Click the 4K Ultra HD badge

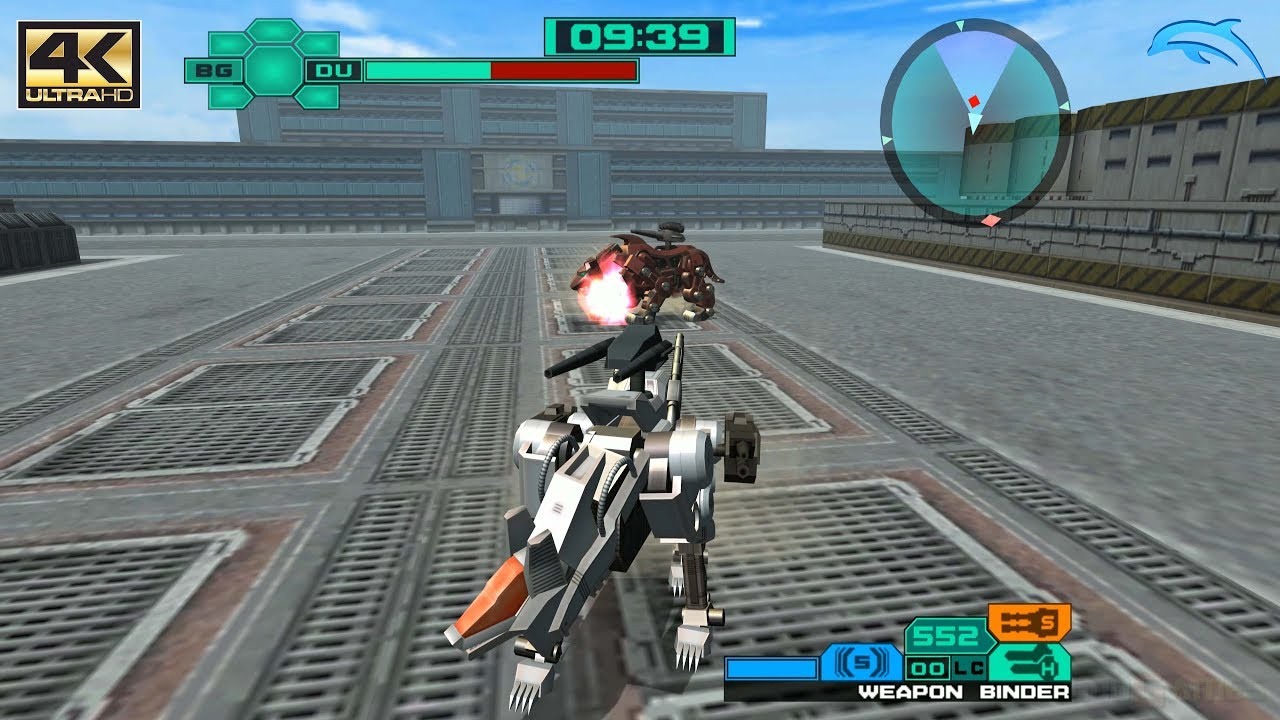coord(79,64)
